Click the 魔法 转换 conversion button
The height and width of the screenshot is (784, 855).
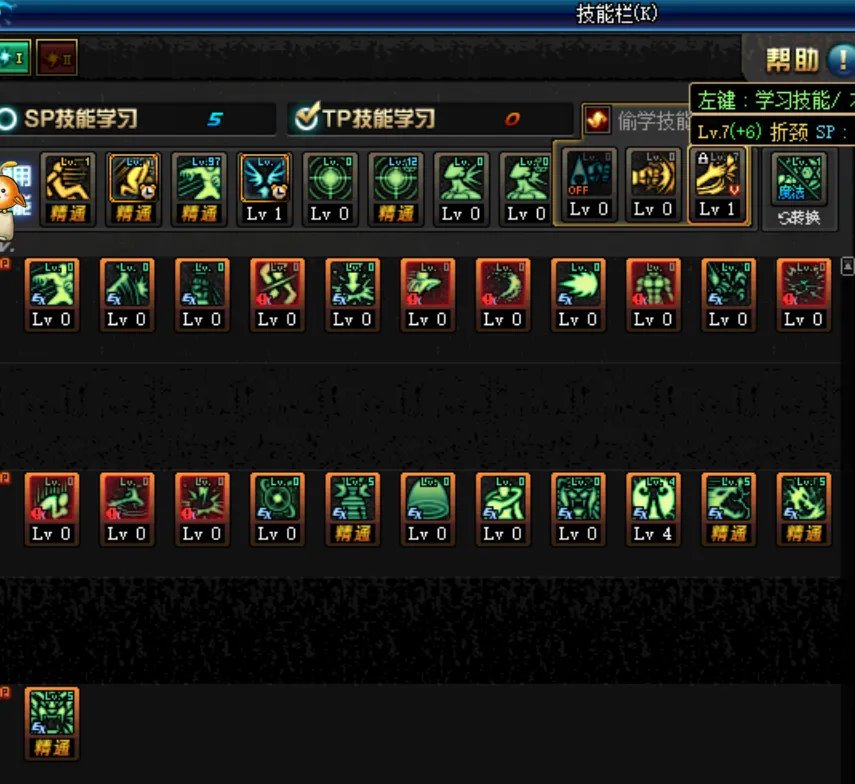pyautogui.click(x=798, y=188)
